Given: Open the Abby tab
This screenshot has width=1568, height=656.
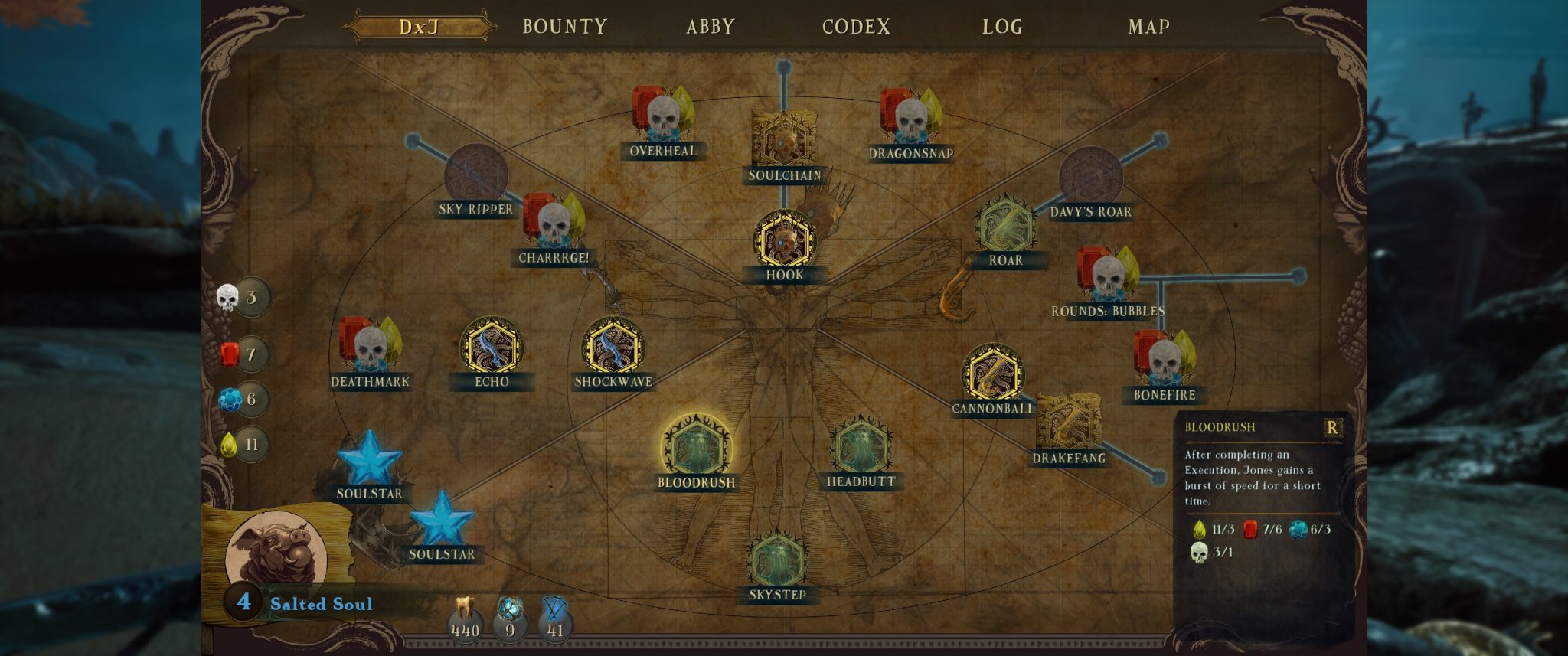Looking at the screenshot, I should click(x=710, y=27).
